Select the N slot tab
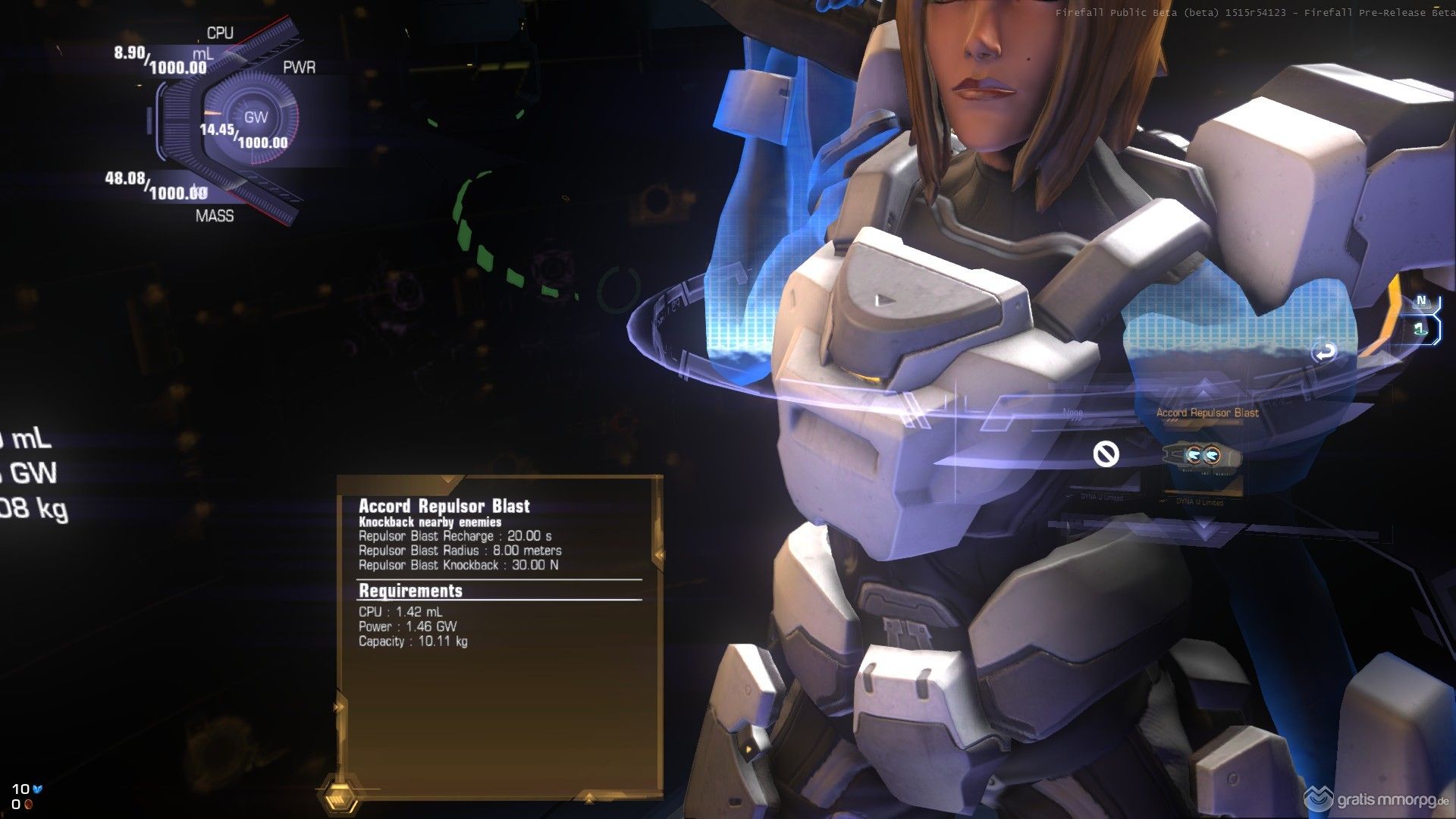 (x=1422, y=301)
